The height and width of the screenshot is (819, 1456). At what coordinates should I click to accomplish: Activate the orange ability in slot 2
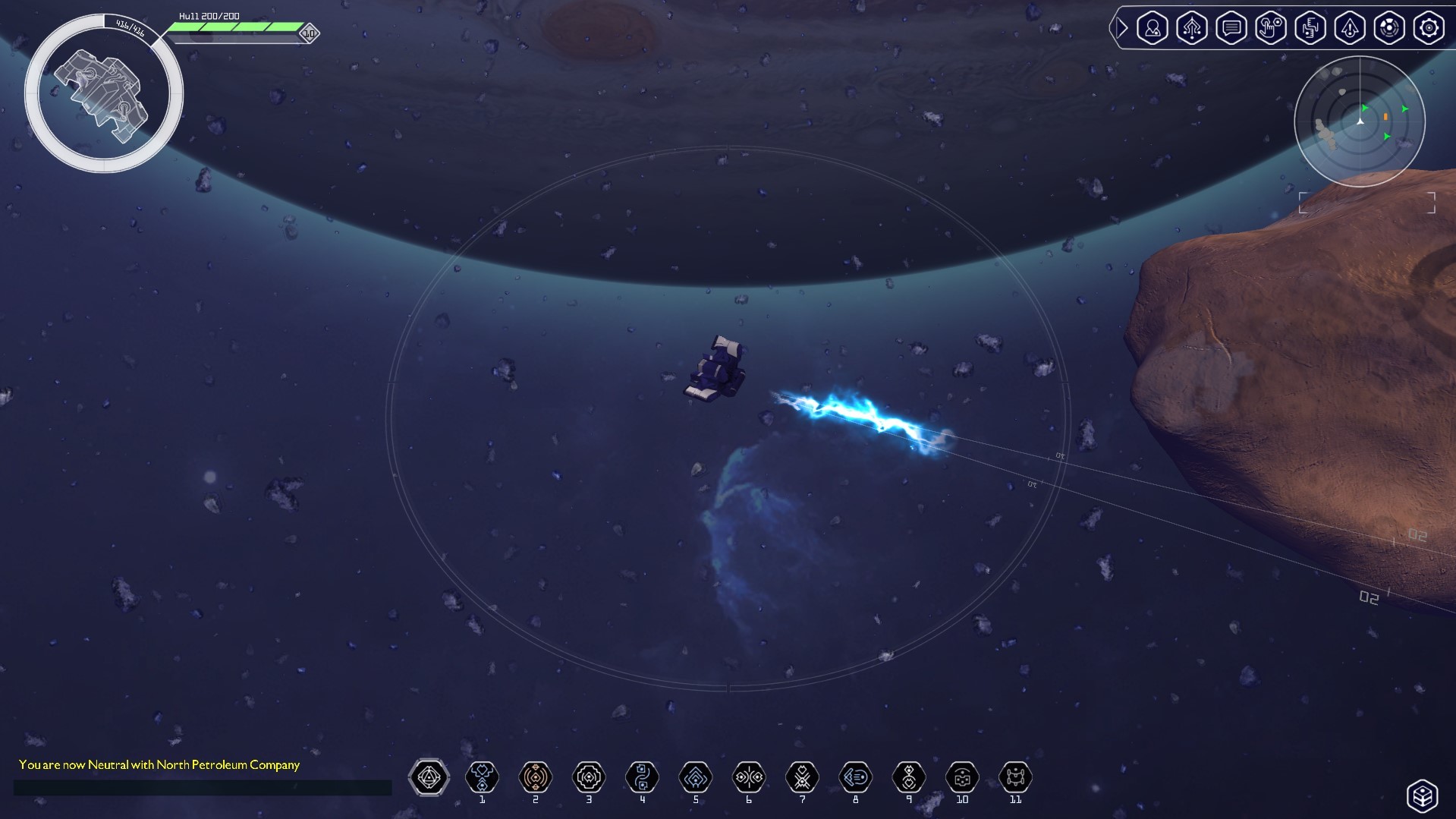pyautogui.click(x=535, y=777)
